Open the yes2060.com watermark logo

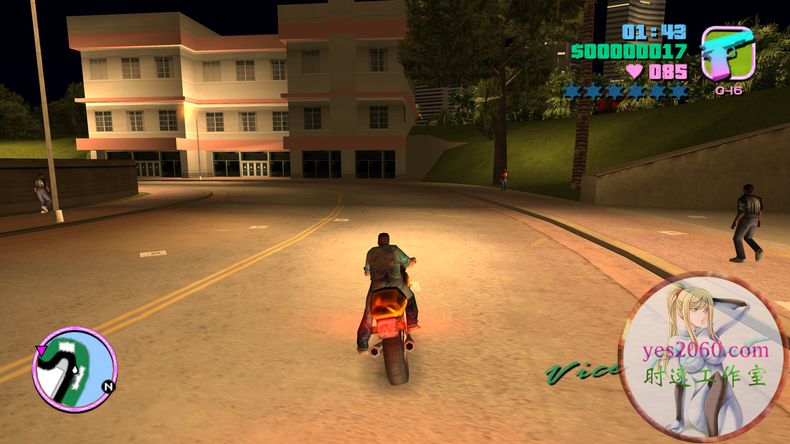coord(706,359)
